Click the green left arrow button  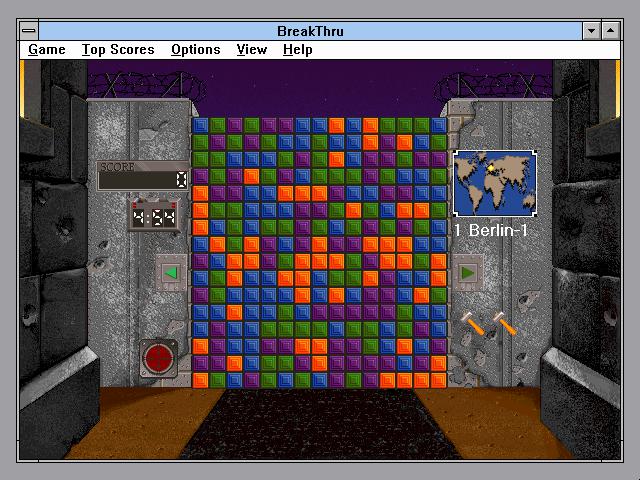point(170,272)
